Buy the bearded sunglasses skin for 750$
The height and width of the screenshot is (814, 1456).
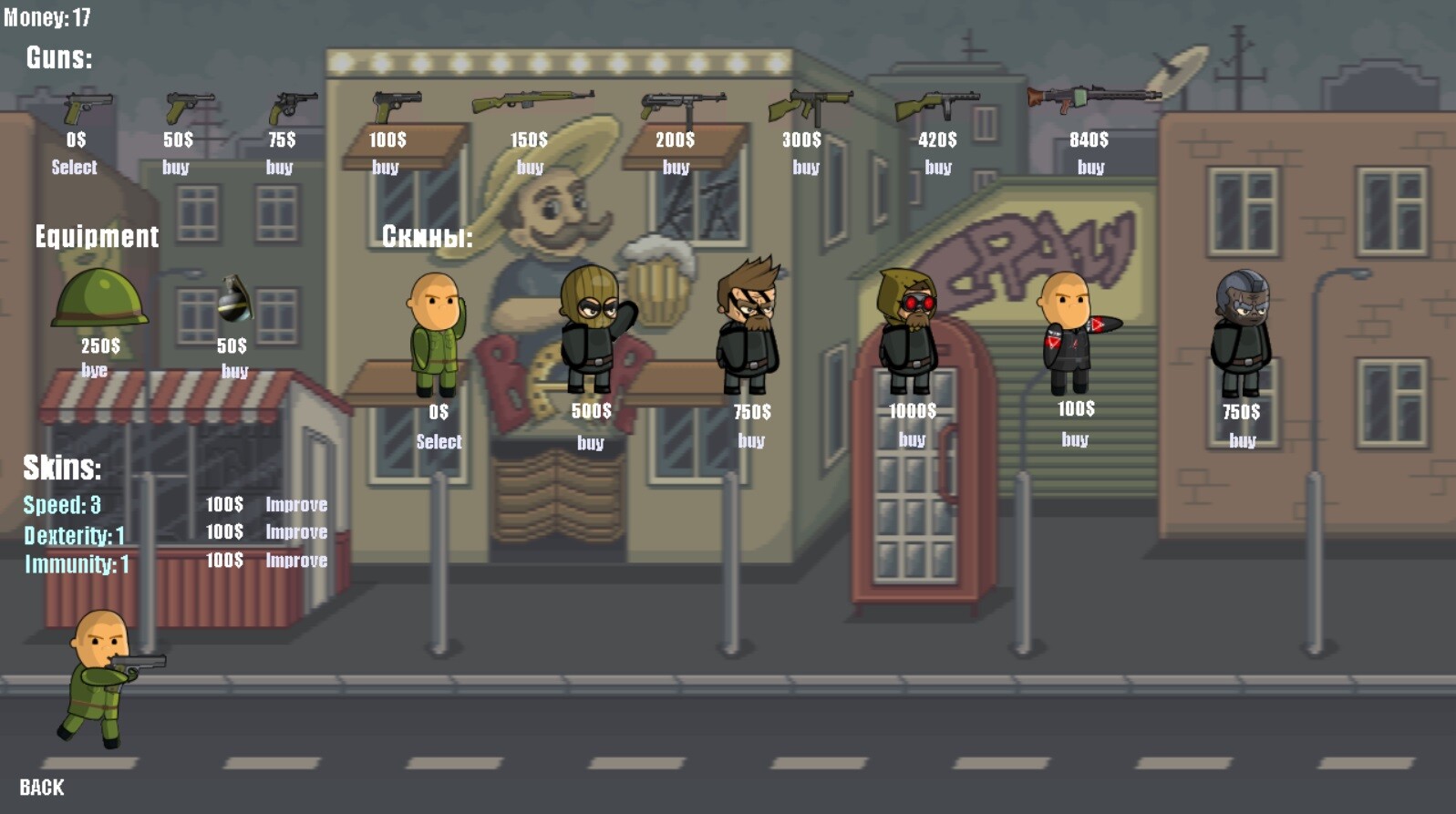(x=751, y=442)
